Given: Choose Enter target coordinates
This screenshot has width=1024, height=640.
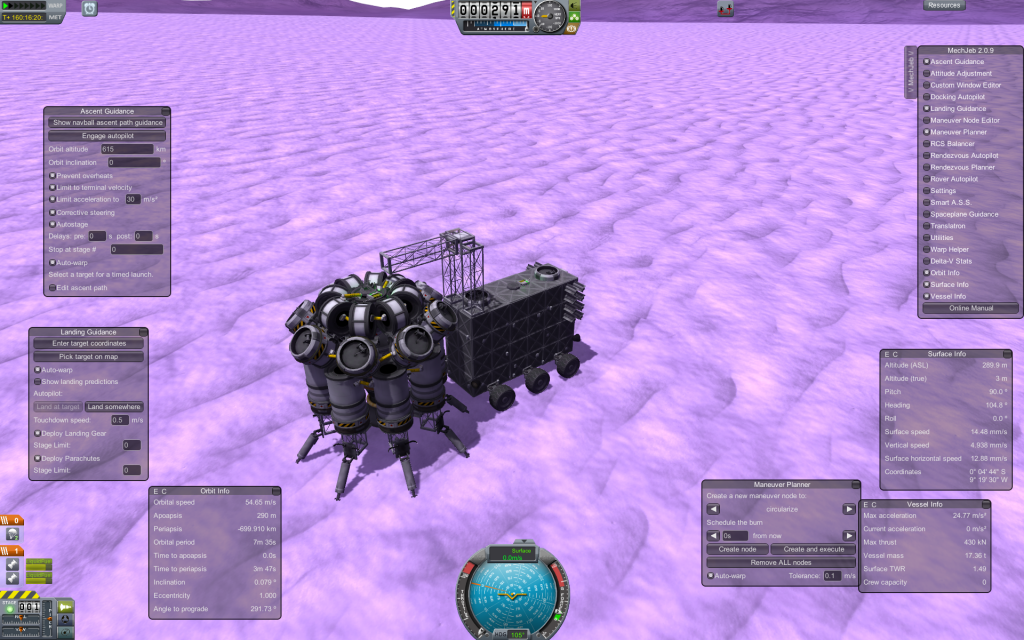Looking at the screenshot, I should coord(88,343).
